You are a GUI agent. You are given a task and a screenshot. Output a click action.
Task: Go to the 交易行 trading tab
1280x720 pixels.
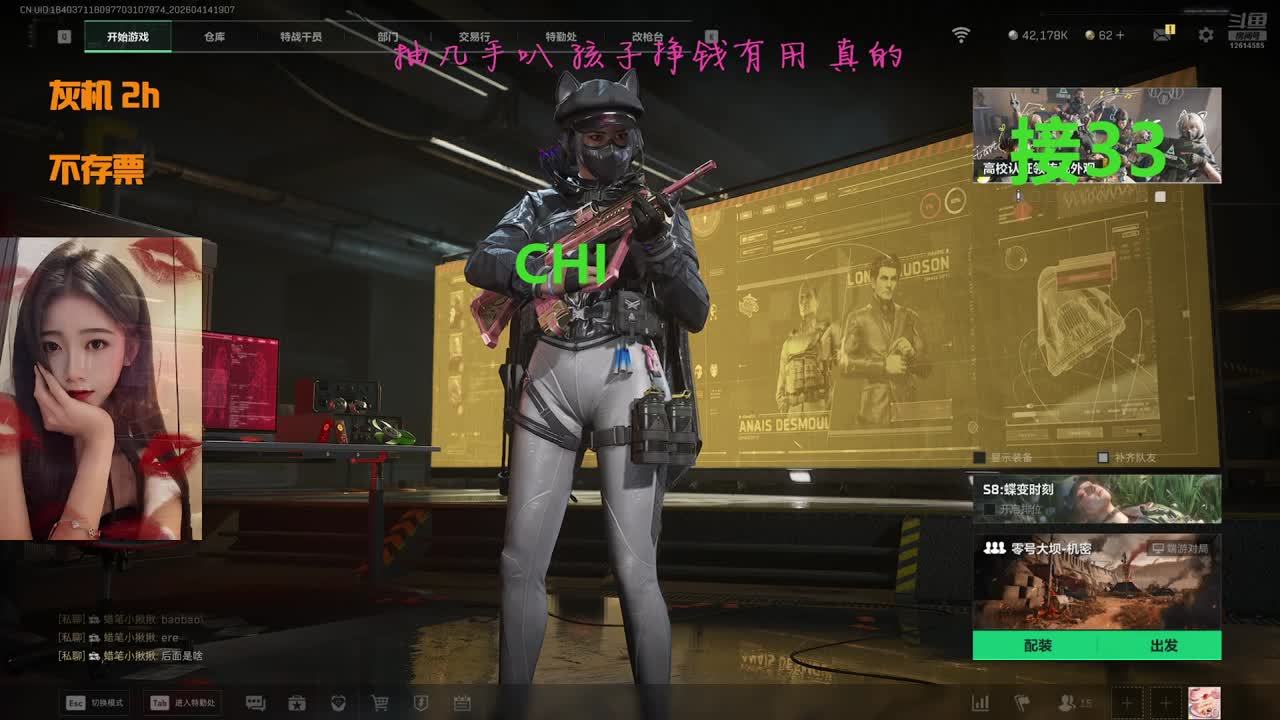click(x=474, y=37)
